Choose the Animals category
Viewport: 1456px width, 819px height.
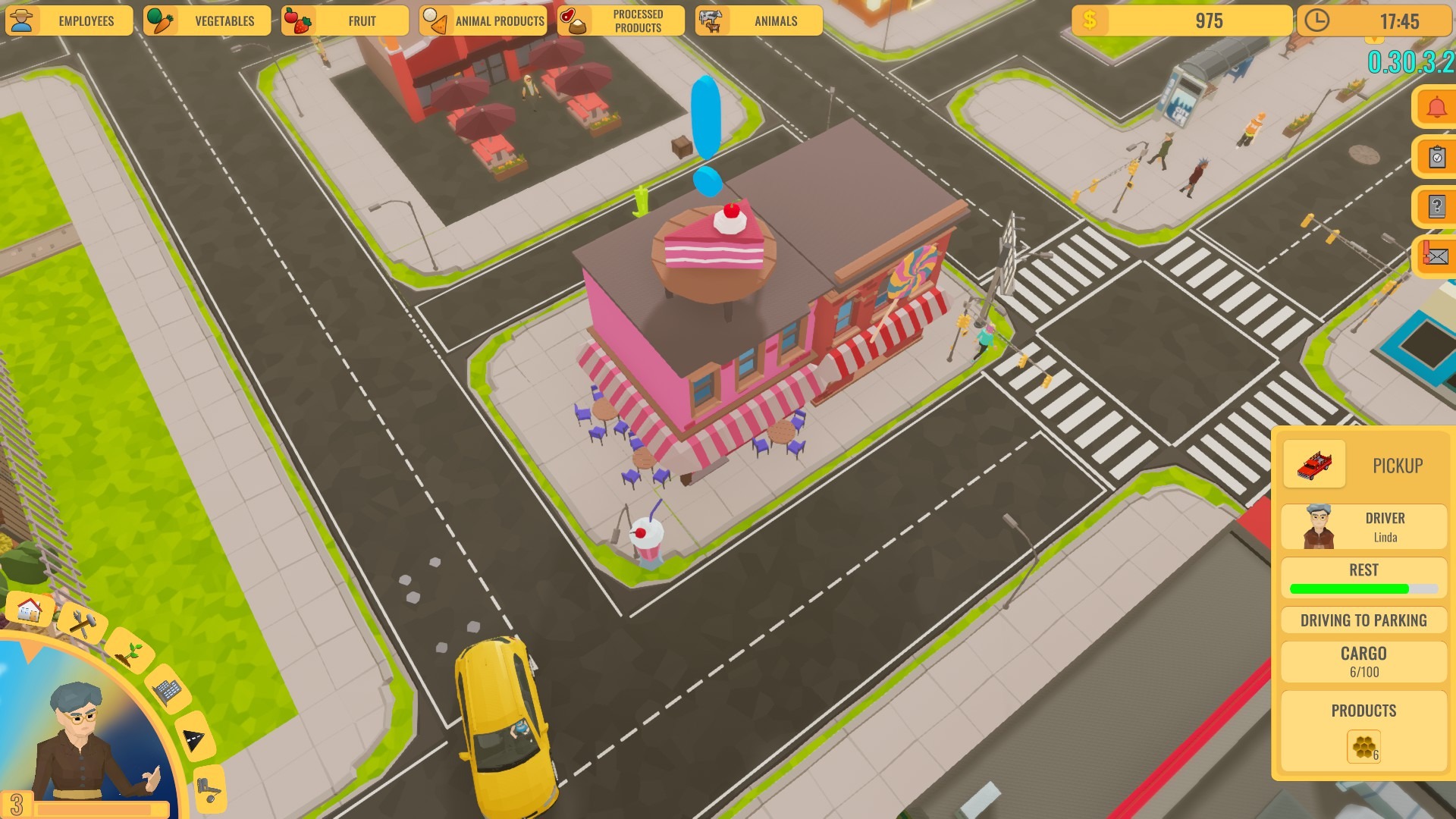coord(759,20)
